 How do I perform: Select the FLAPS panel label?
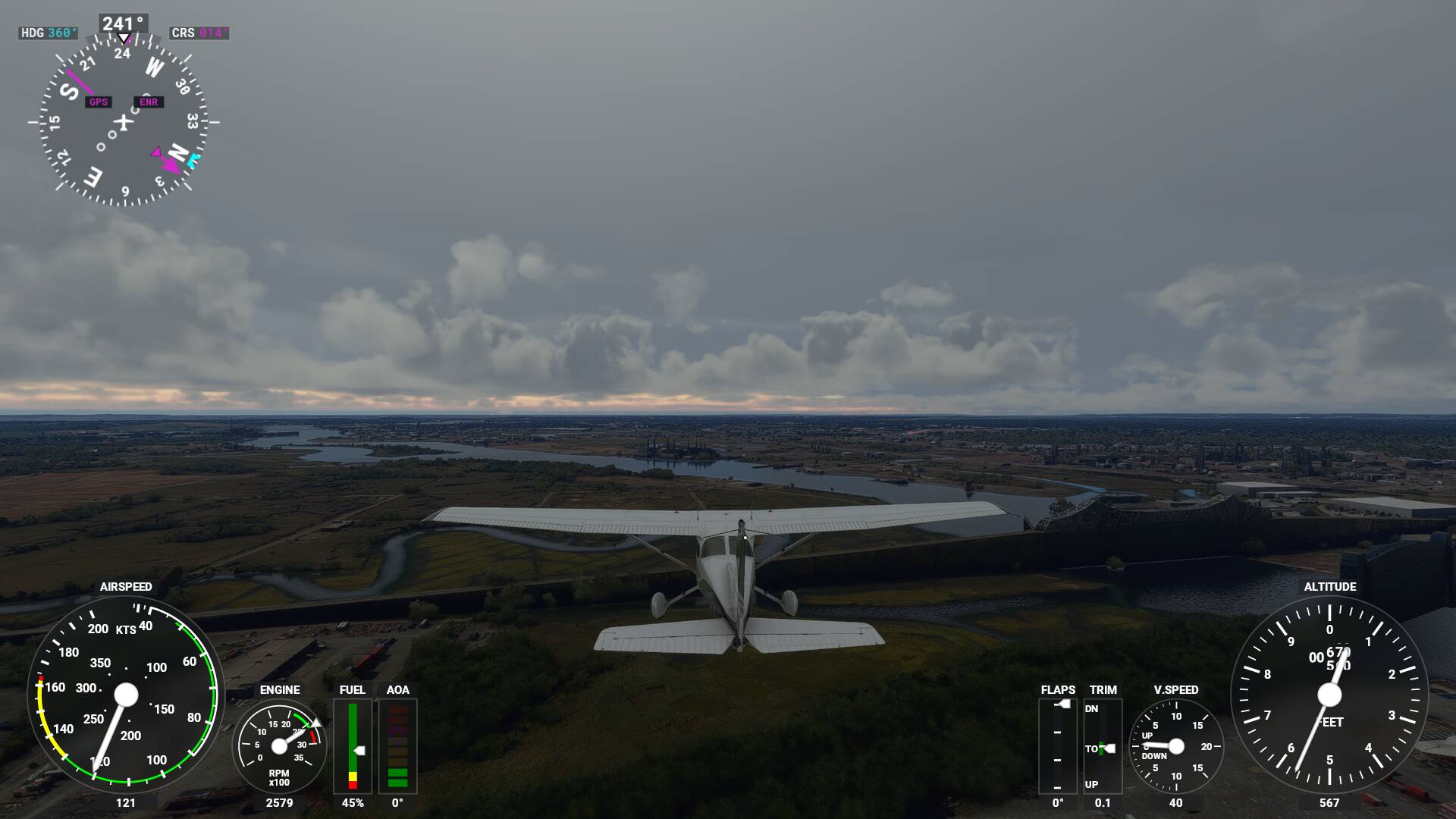(1059, 689)
